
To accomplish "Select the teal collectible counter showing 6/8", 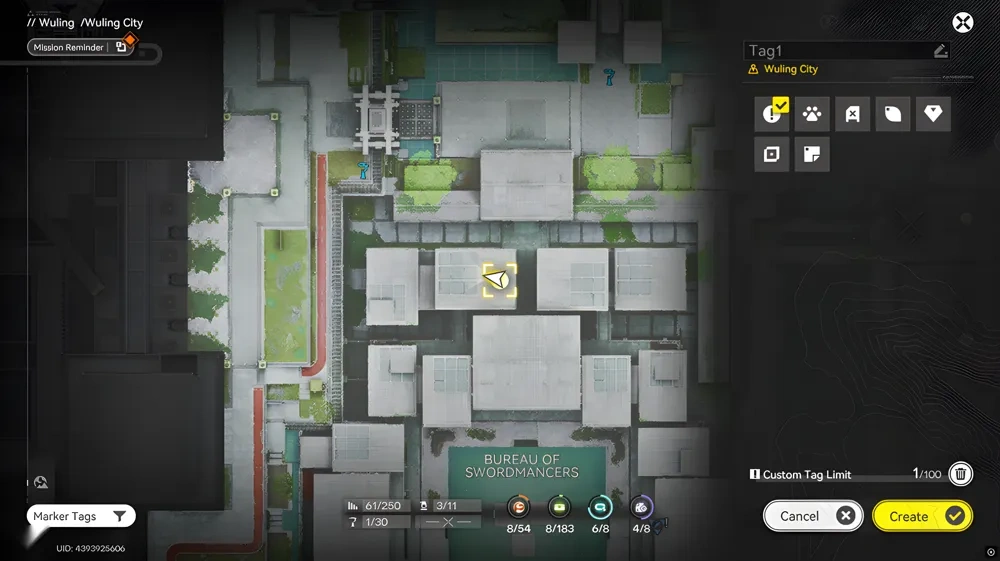I will tap(600, 508).
